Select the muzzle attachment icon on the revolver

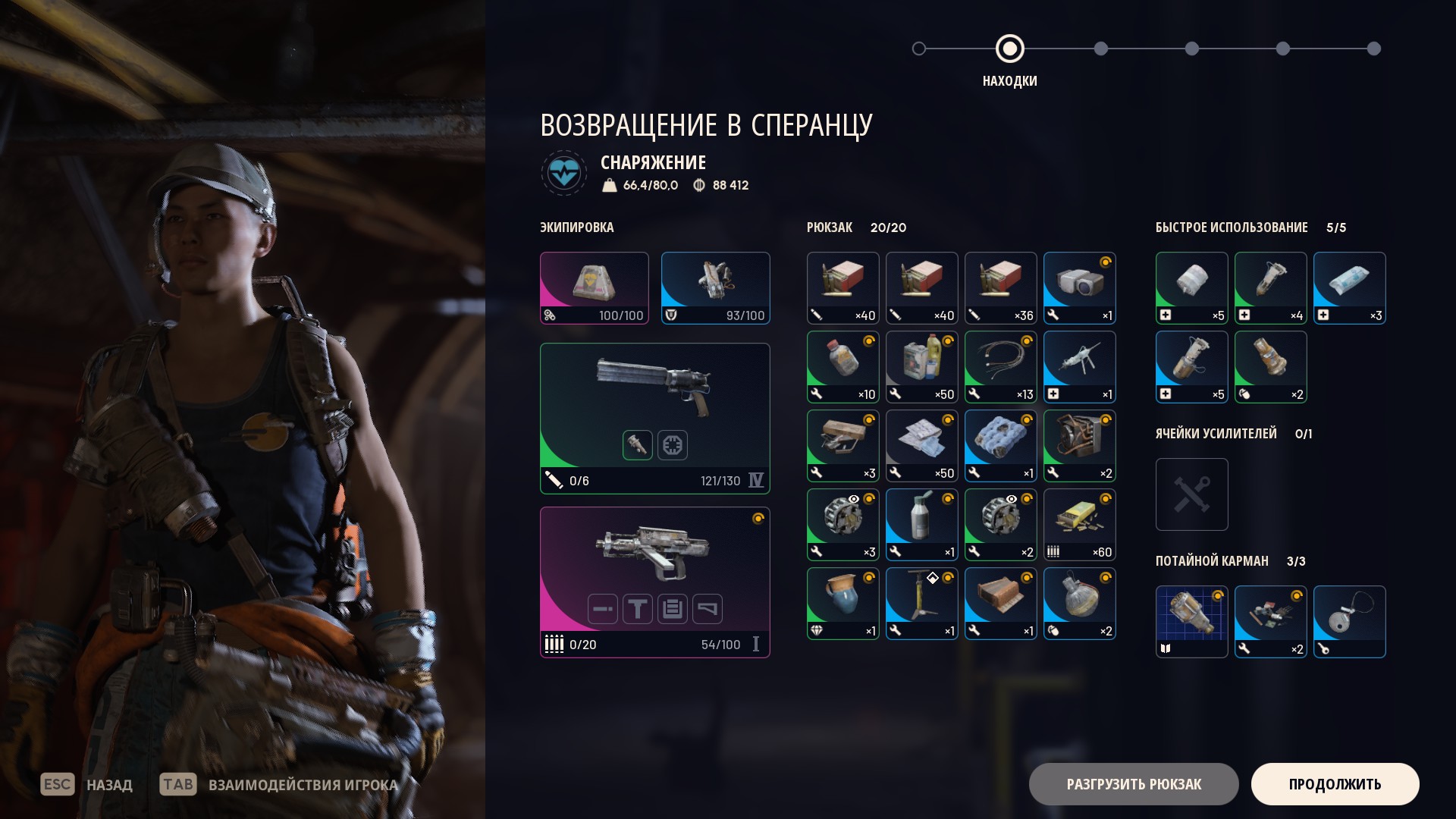click(638, 445)
